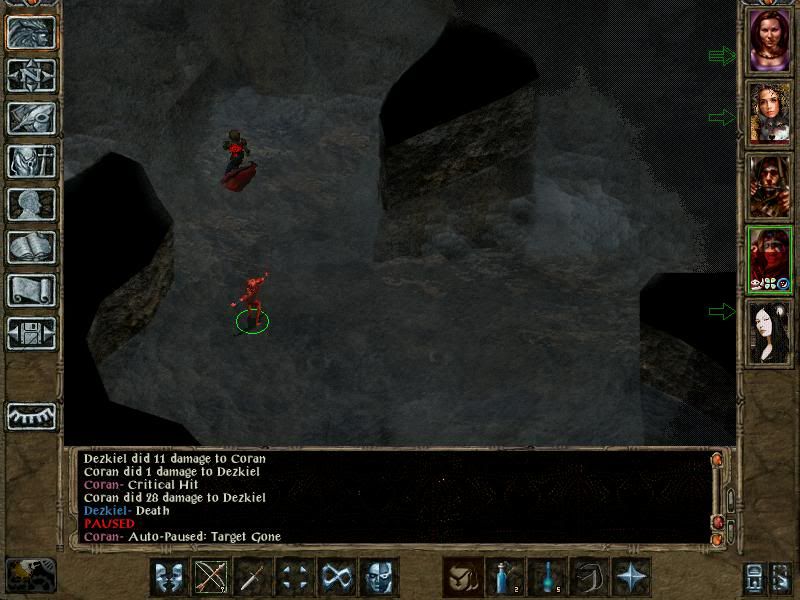Select the red-haired woman portrait

(770, 43)
